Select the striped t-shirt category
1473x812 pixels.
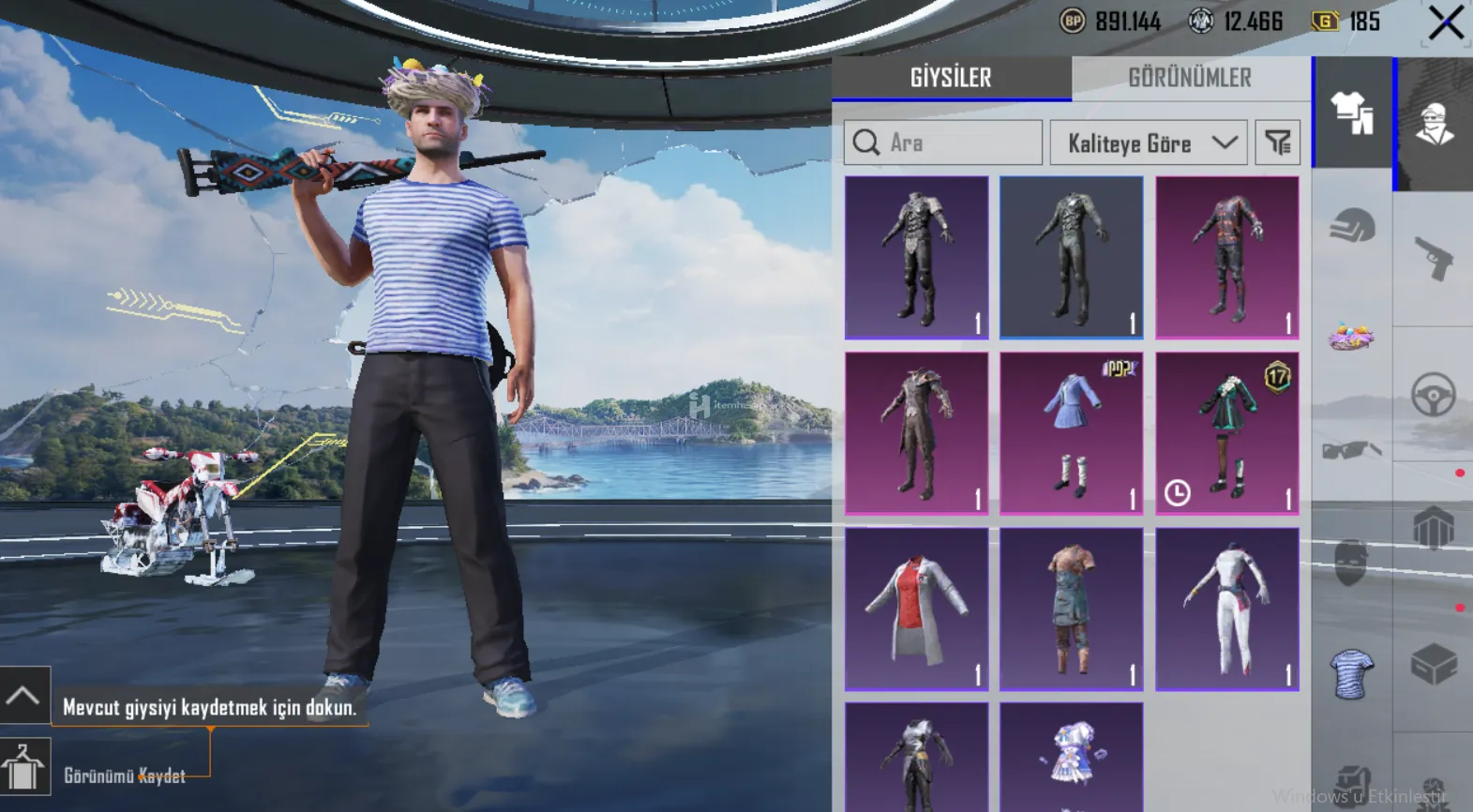point(1351,673)
